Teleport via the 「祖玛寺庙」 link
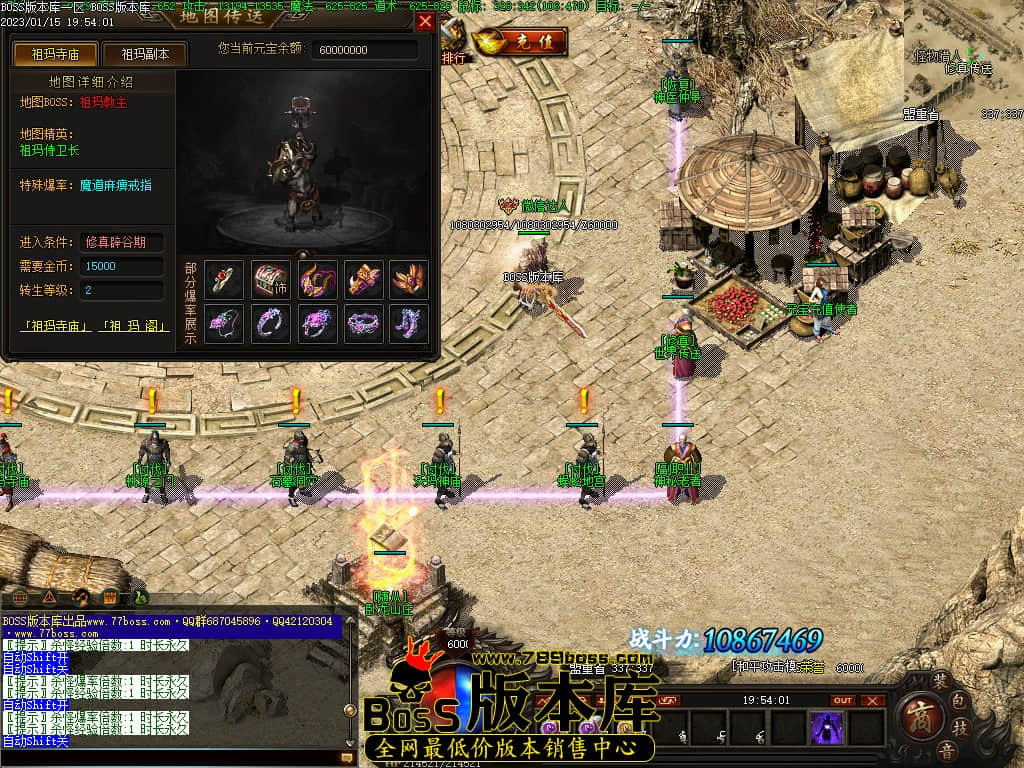The height and width of the screenshot is (768, 1024). point(56,326)
